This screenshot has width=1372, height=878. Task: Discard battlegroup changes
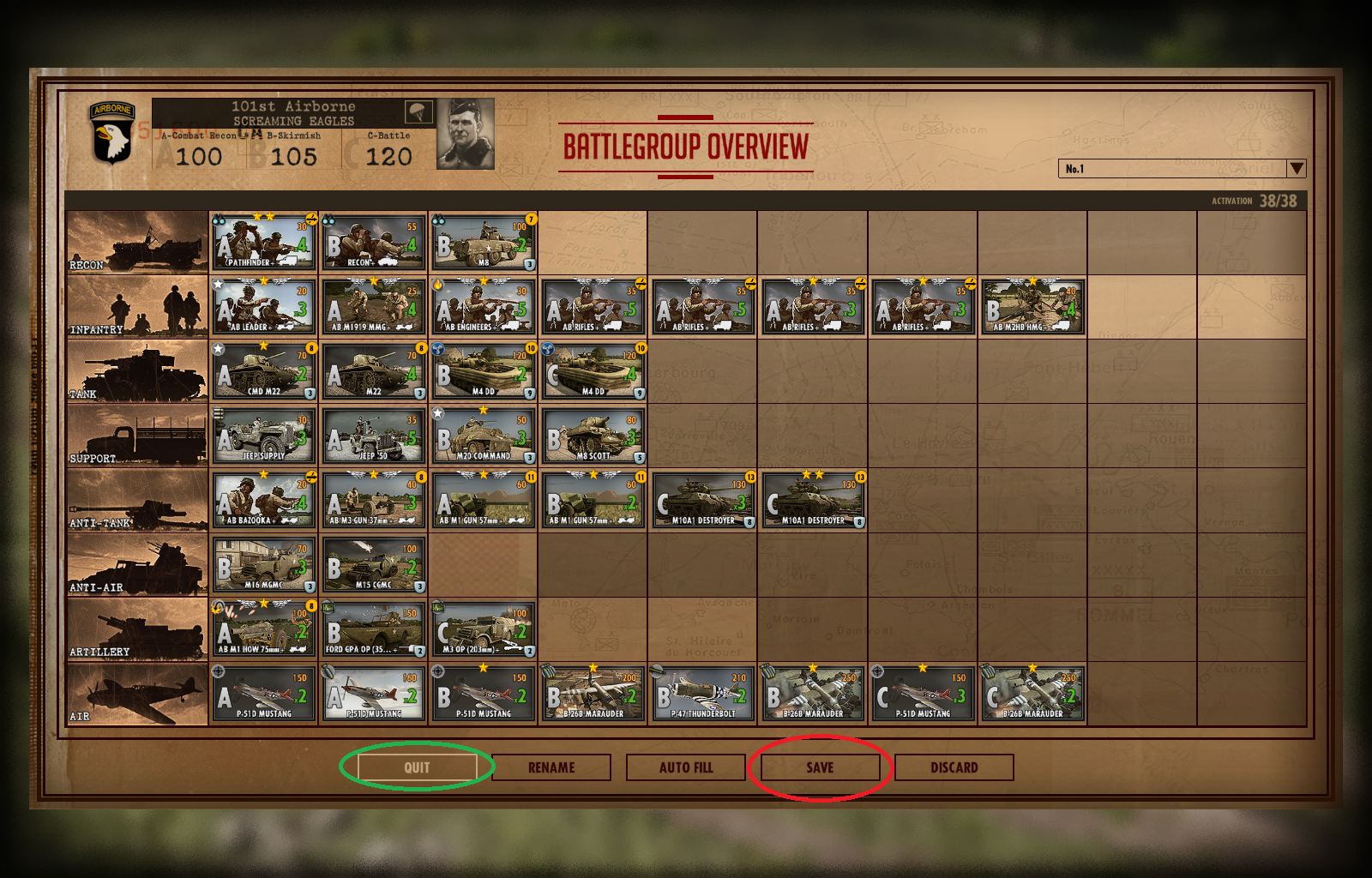point(954,767)
